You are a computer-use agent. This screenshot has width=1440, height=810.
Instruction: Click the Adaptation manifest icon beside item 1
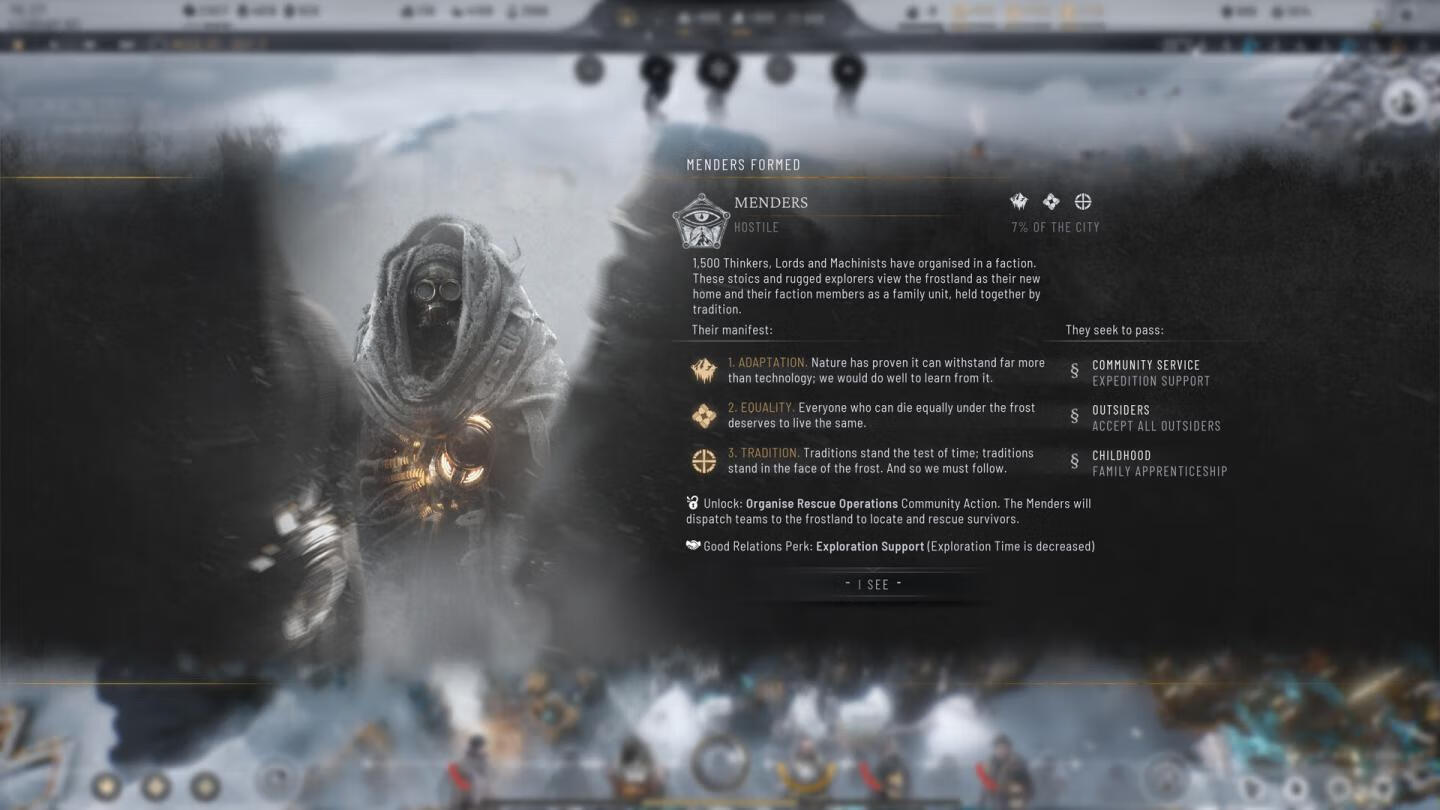click(704, 371)
